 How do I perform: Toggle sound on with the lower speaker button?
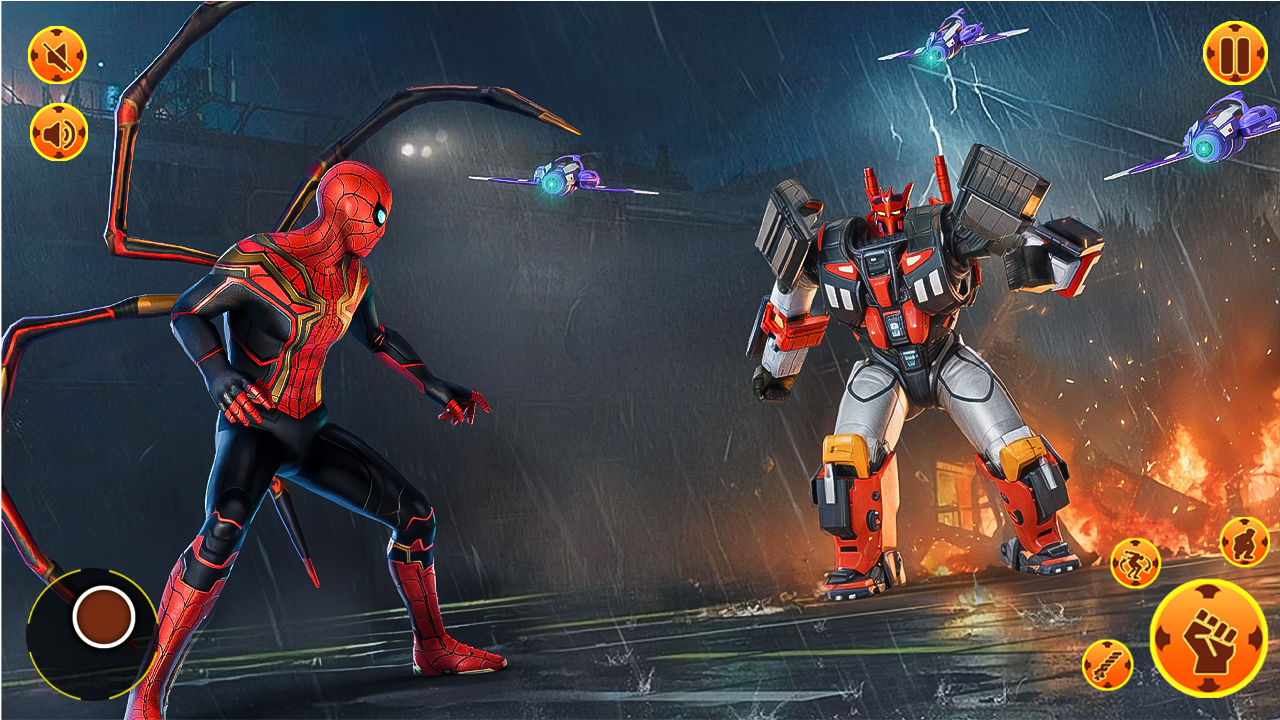coord(57,130)
